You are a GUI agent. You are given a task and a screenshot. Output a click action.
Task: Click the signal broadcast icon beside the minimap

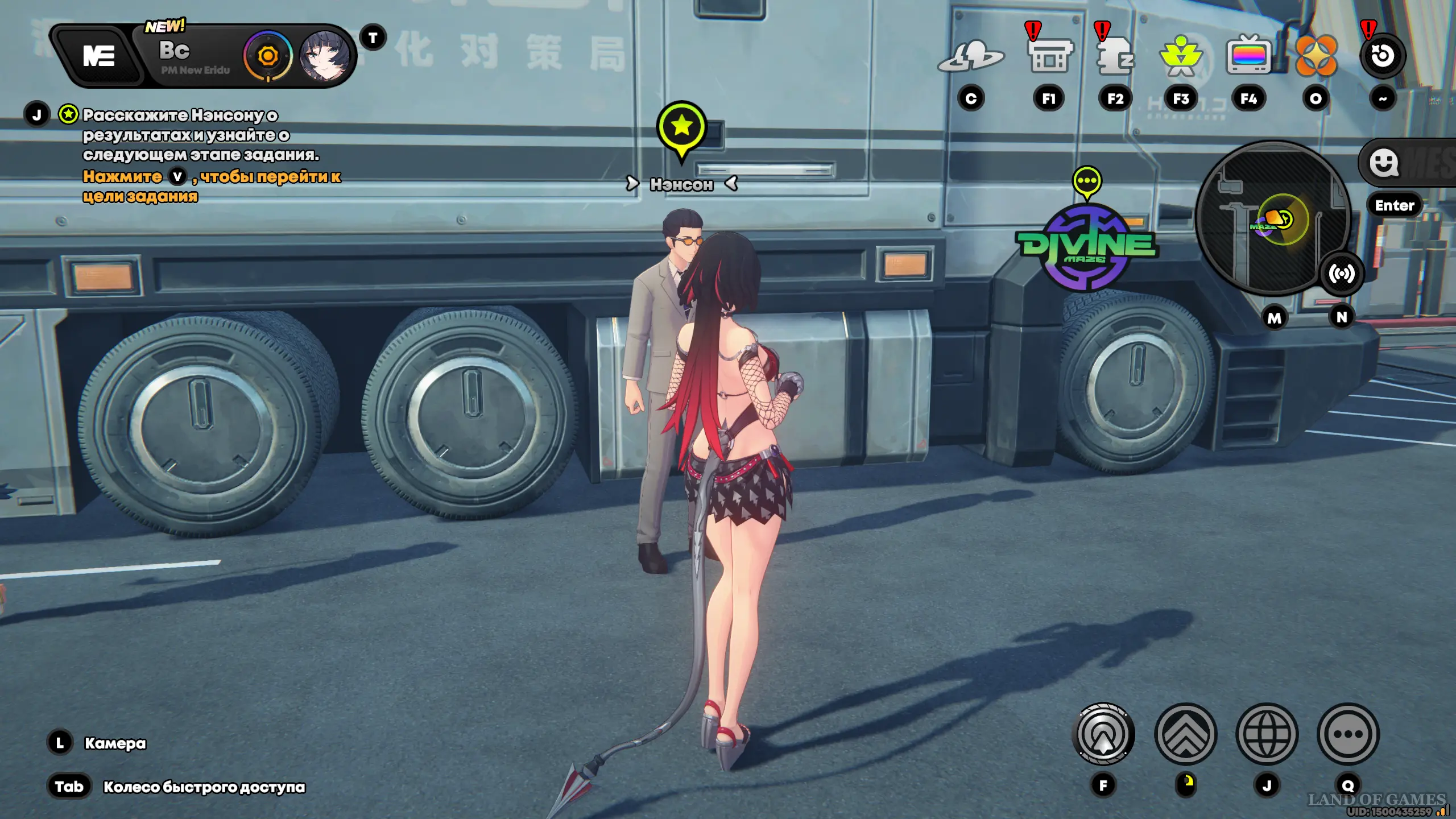tap(1342, 274)
